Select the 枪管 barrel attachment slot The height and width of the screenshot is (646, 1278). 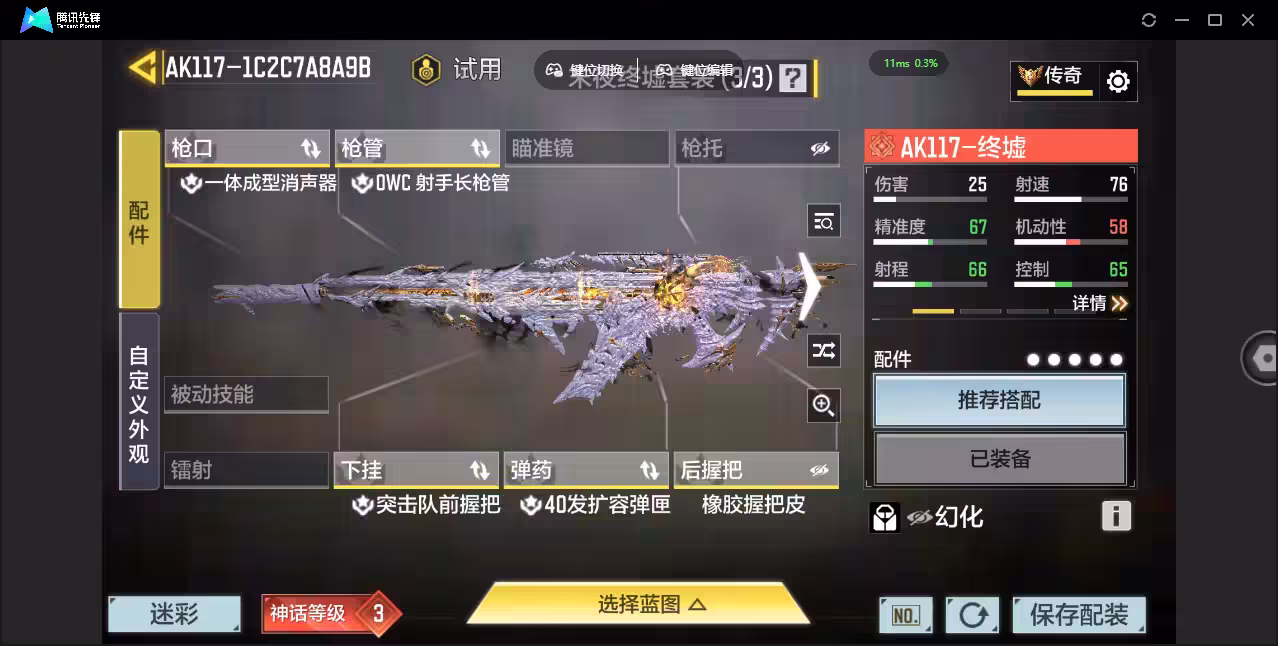(x=416, y=148)
